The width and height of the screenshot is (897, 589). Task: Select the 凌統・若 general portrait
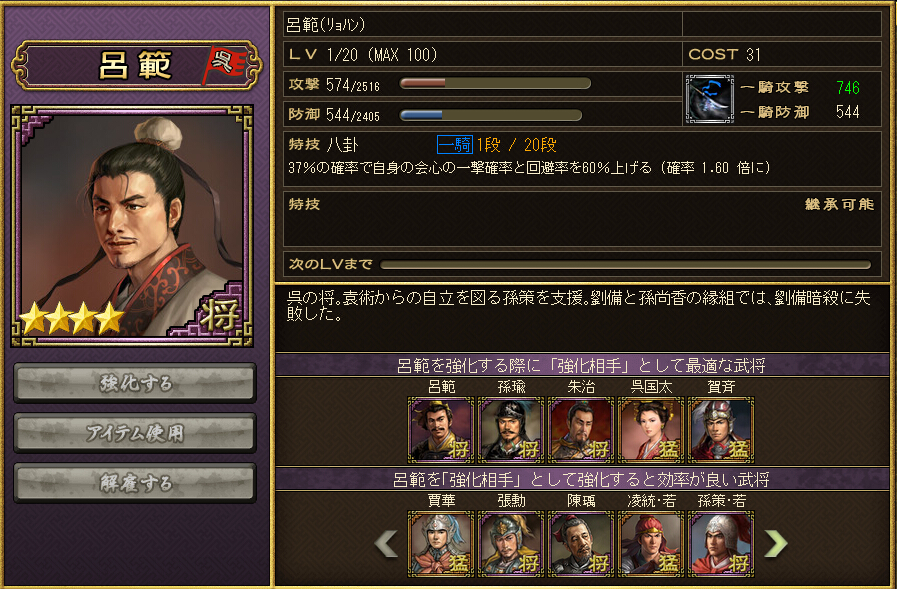click(x=651, y=544)
